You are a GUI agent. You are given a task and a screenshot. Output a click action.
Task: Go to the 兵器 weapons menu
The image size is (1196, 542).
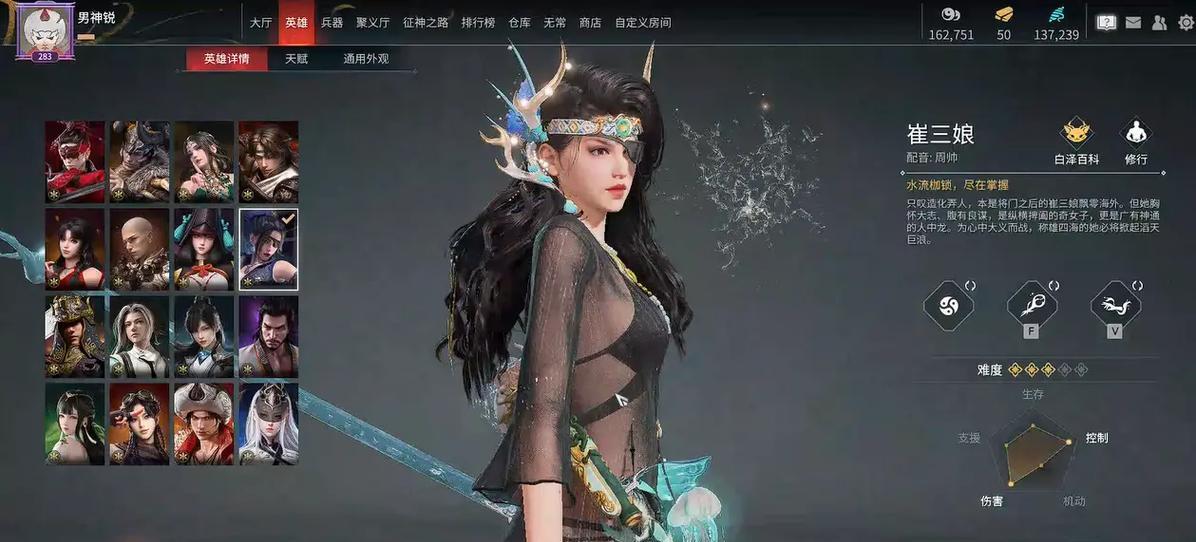pos(332,22)
